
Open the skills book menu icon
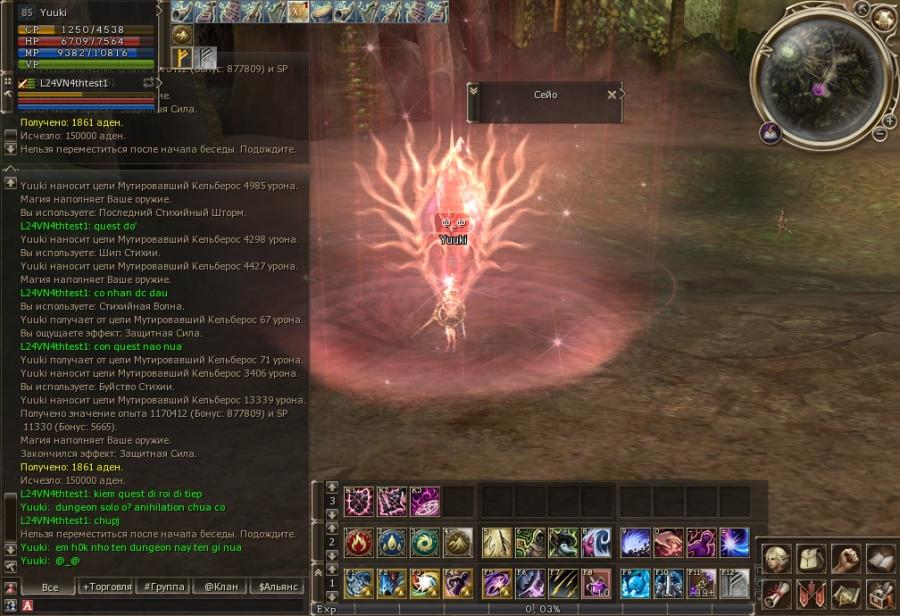tap(880, 558)
